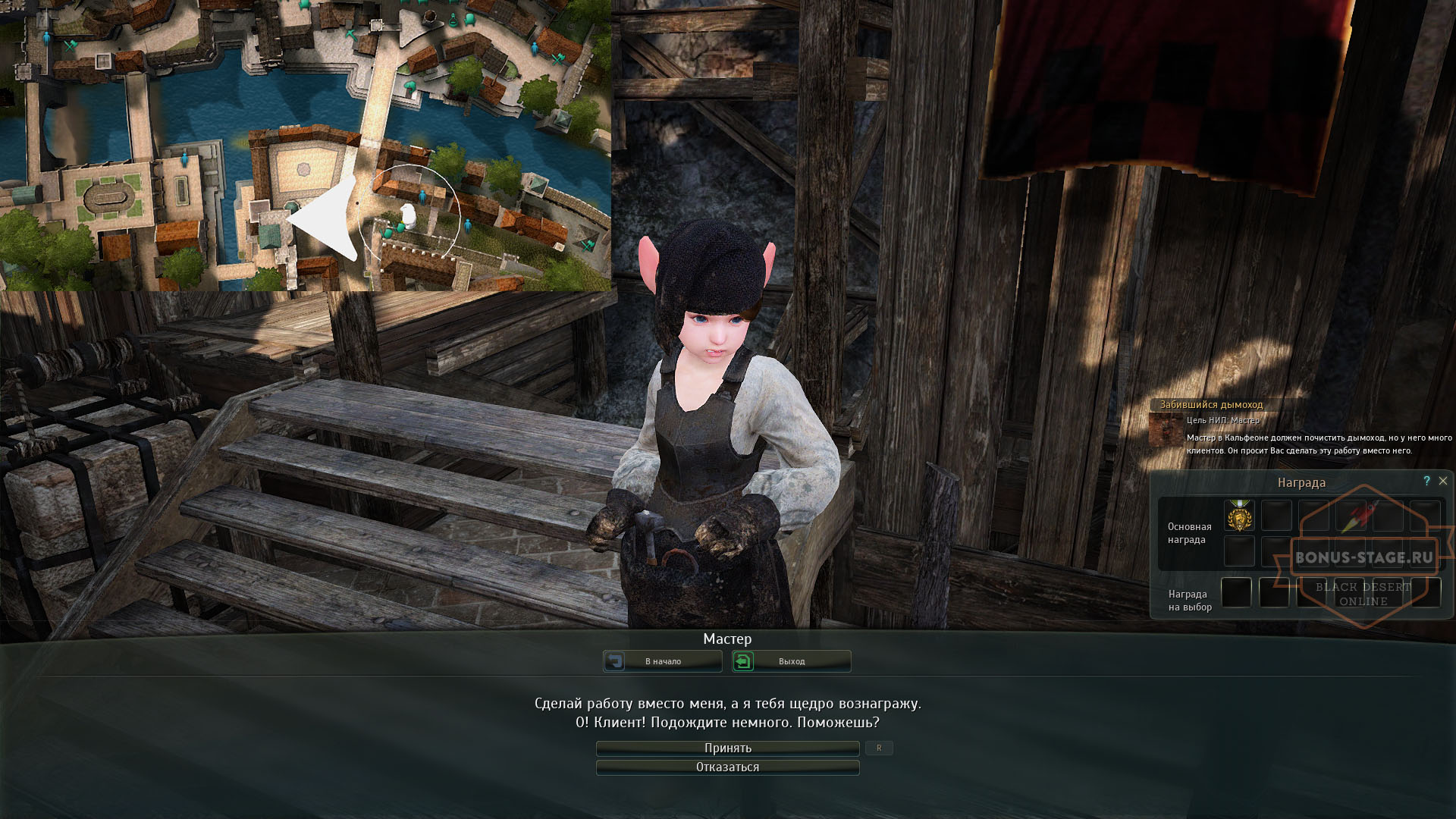Open help with the question mark in Награда panel
This screenshot has height=819, width=1456.
click(1427, 481)
